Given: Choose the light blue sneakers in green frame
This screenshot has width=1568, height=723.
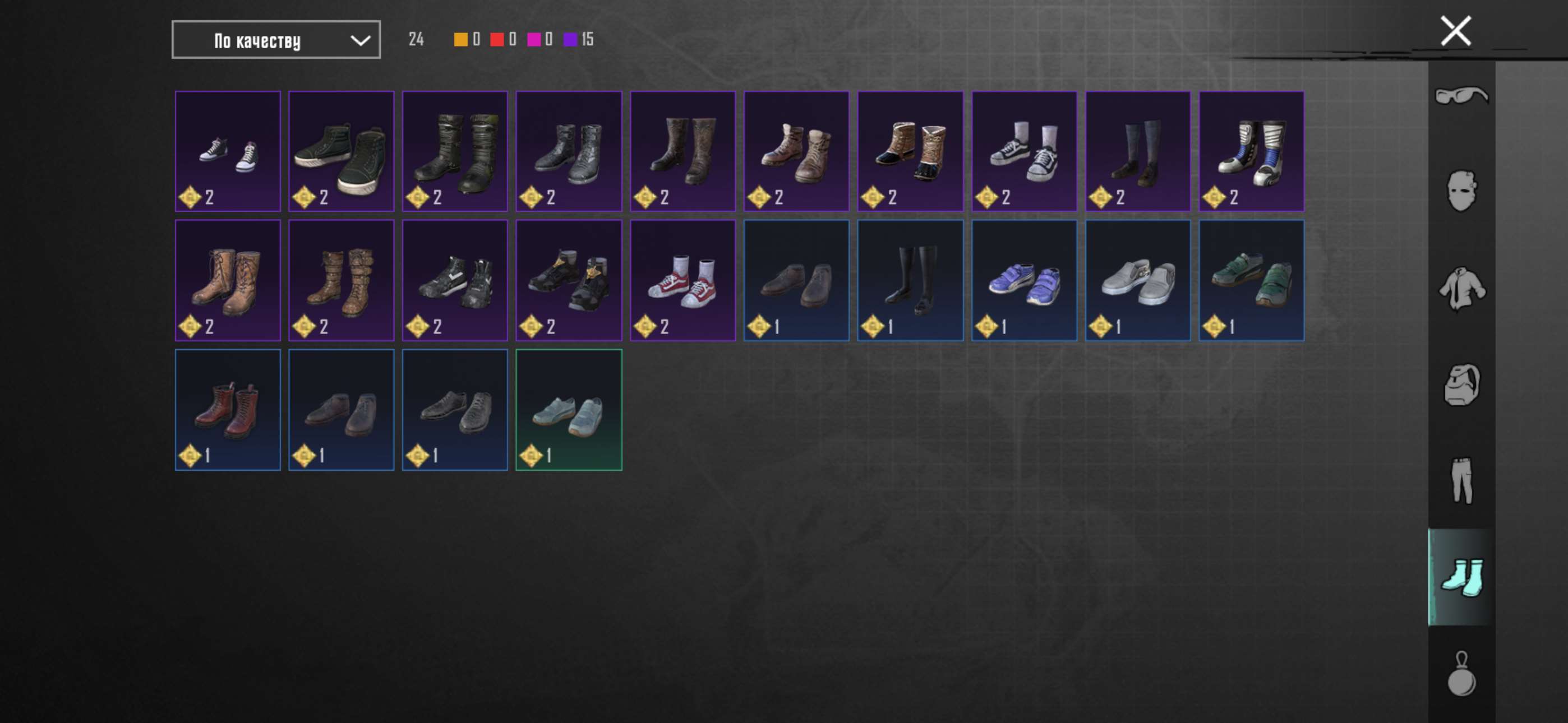Looking at the screenshot, I should click(569, 410).
